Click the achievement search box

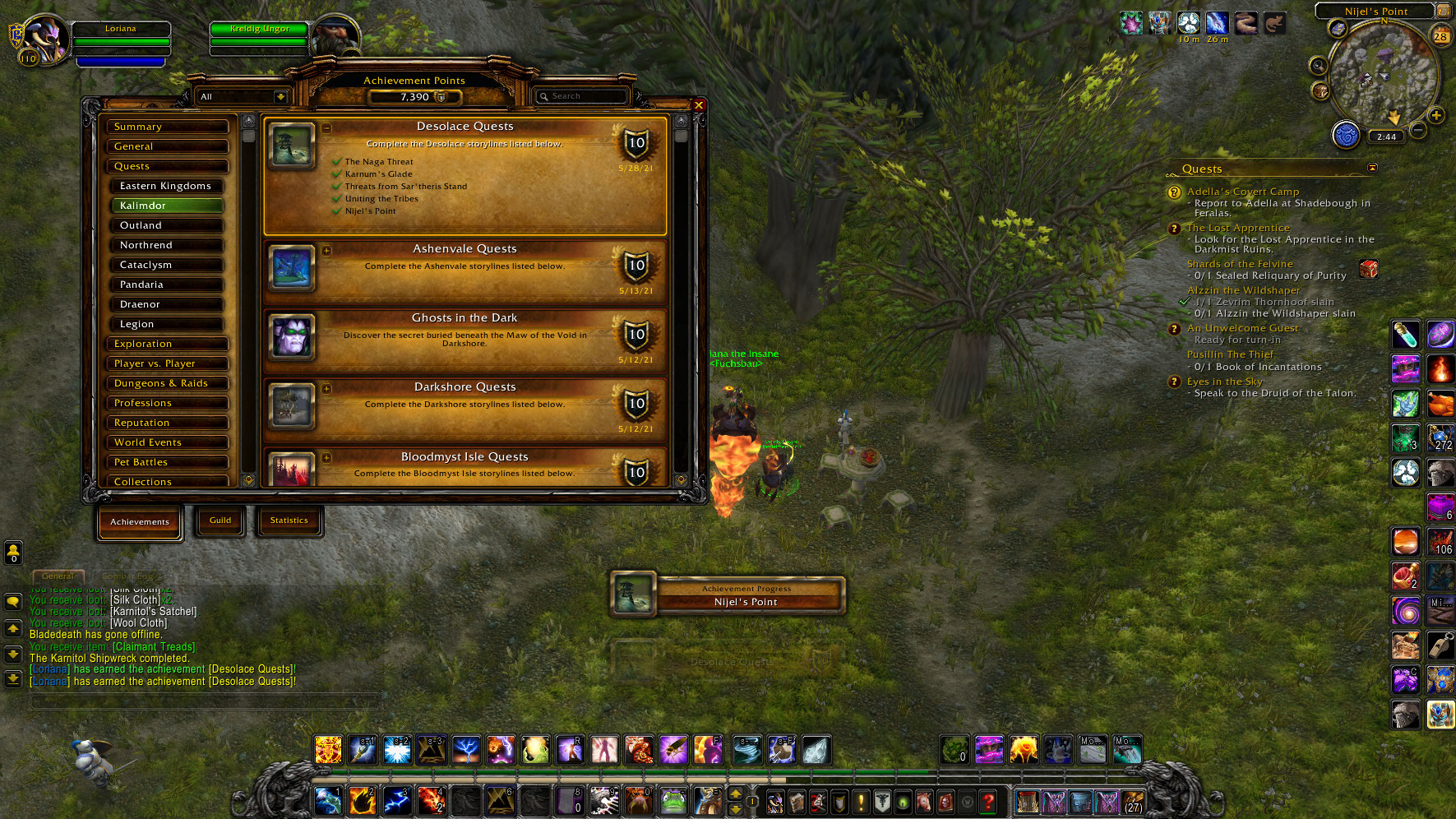point(584,96)
